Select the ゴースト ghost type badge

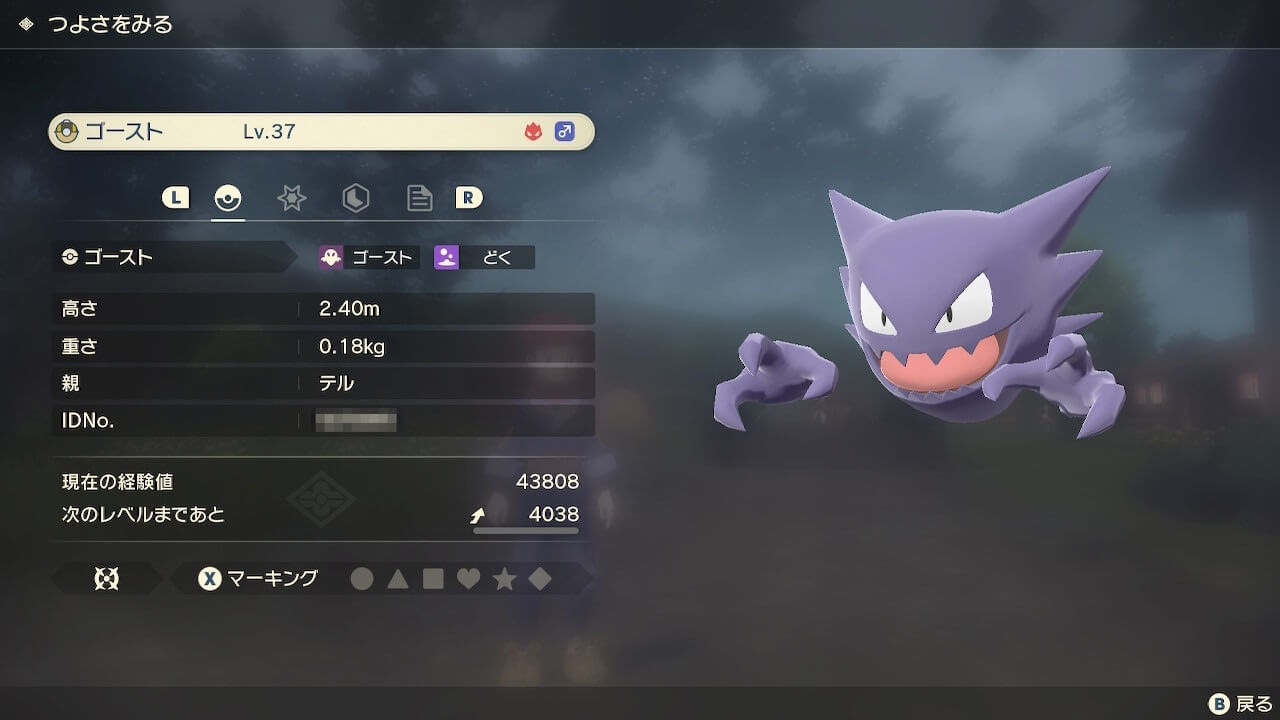(368, 257)
